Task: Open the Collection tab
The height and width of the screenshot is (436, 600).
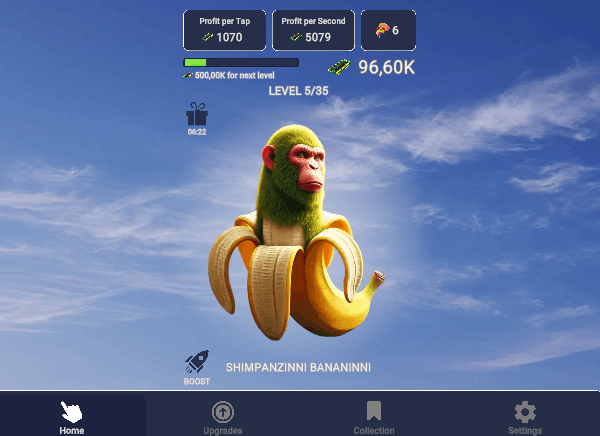Action: click(373, 415)
